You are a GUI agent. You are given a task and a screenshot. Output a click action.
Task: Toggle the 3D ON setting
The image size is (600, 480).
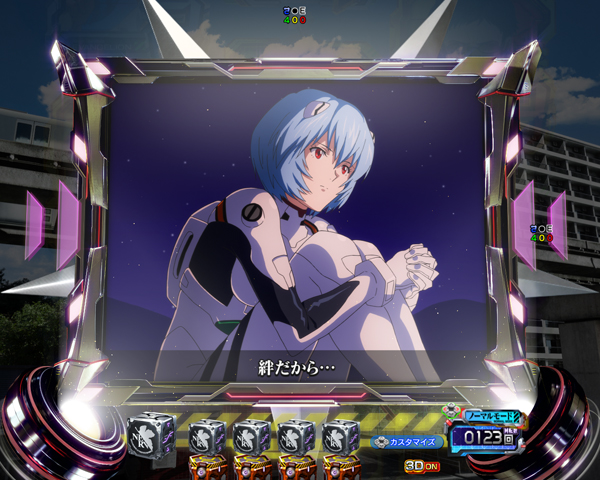tap(423, 466)
